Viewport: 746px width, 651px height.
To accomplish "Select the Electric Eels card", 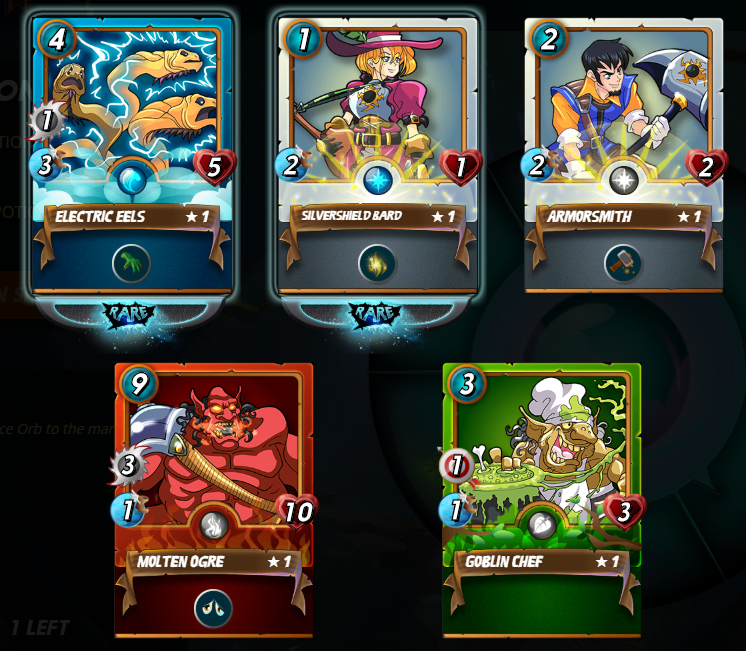I will click(132, 150).
